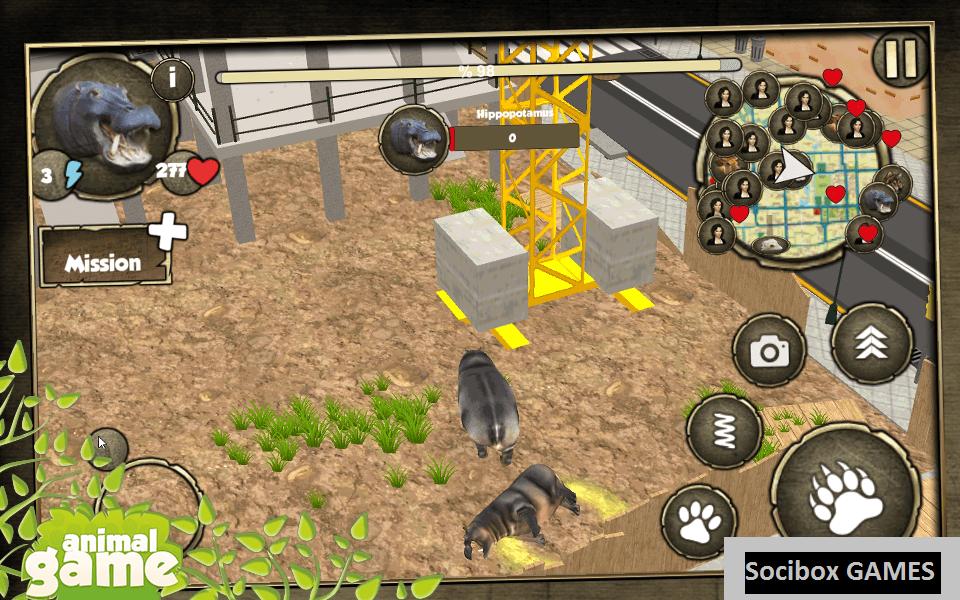The image size is (960, 600).
Task: Tap the small paw print button
Action: click(699, 520)
